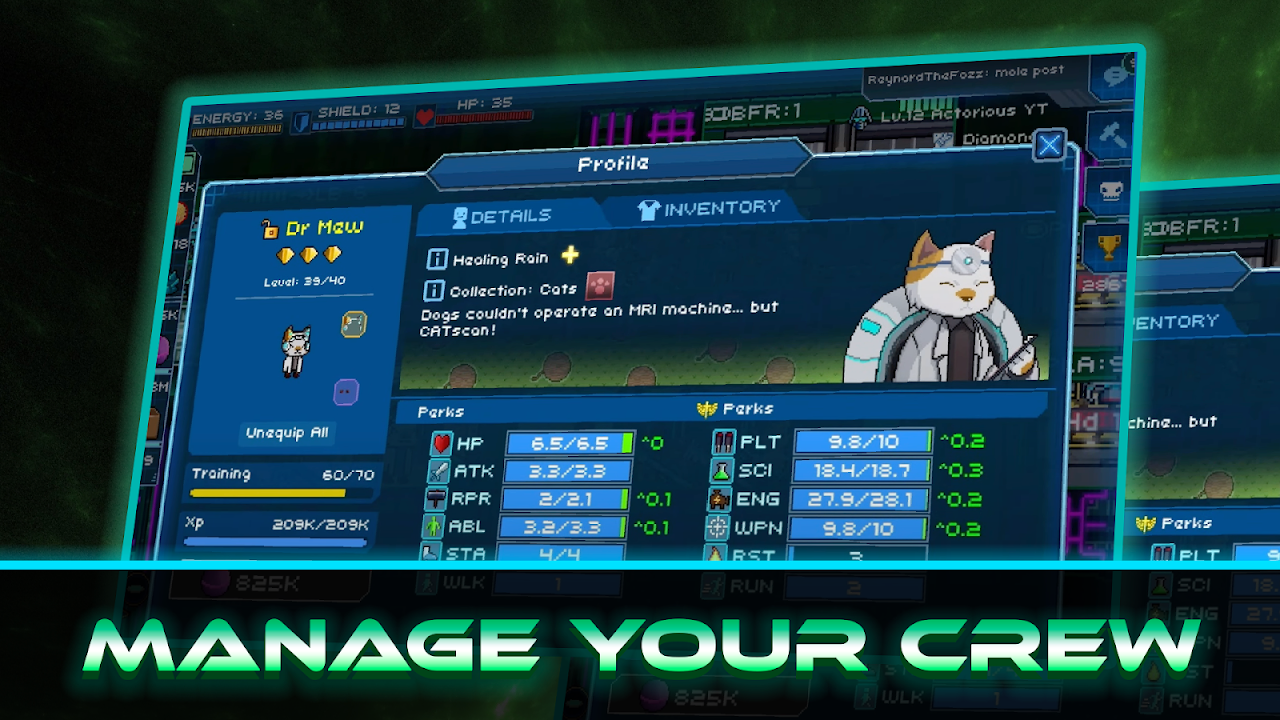Open info for Collection: Cats
Screen dimensions: 1280x720
click(x=435, y=290)
